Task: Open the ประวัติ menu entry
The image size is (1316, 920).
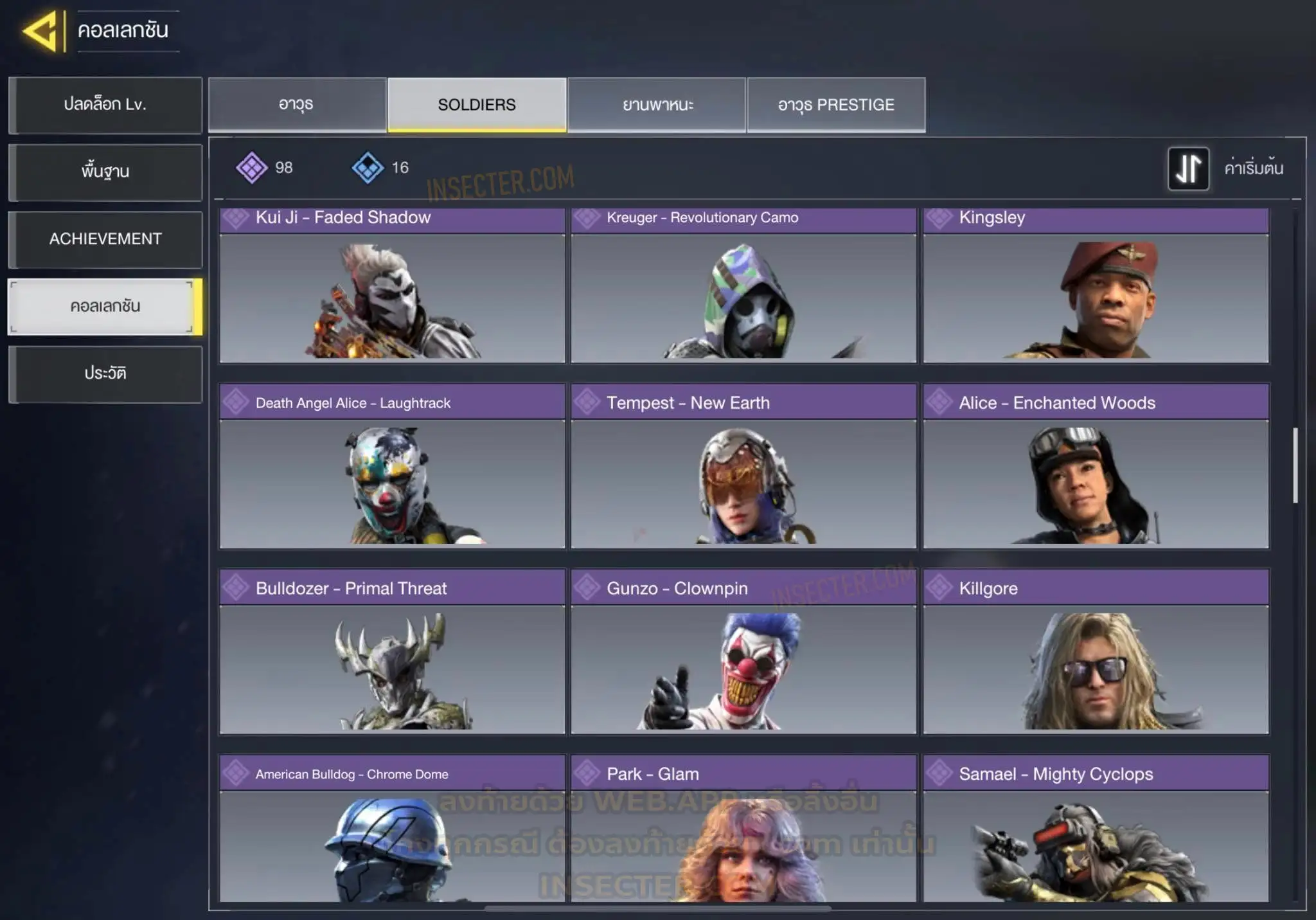Action: pos(105,374)
